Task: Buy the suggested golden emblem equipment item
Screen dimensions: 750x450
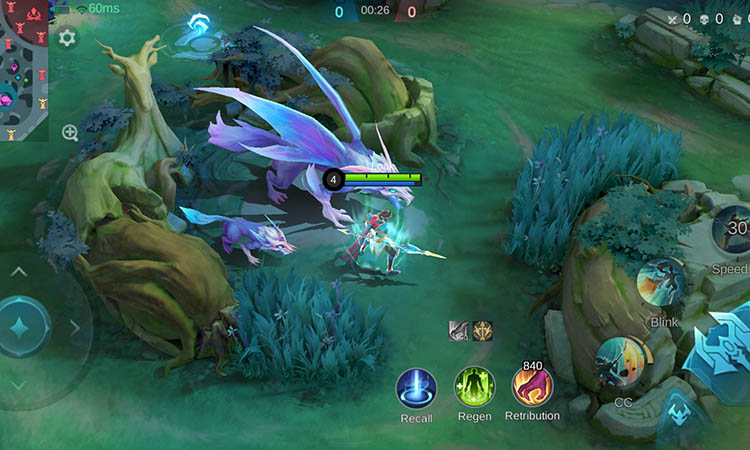Action: [x=483, y=330]
